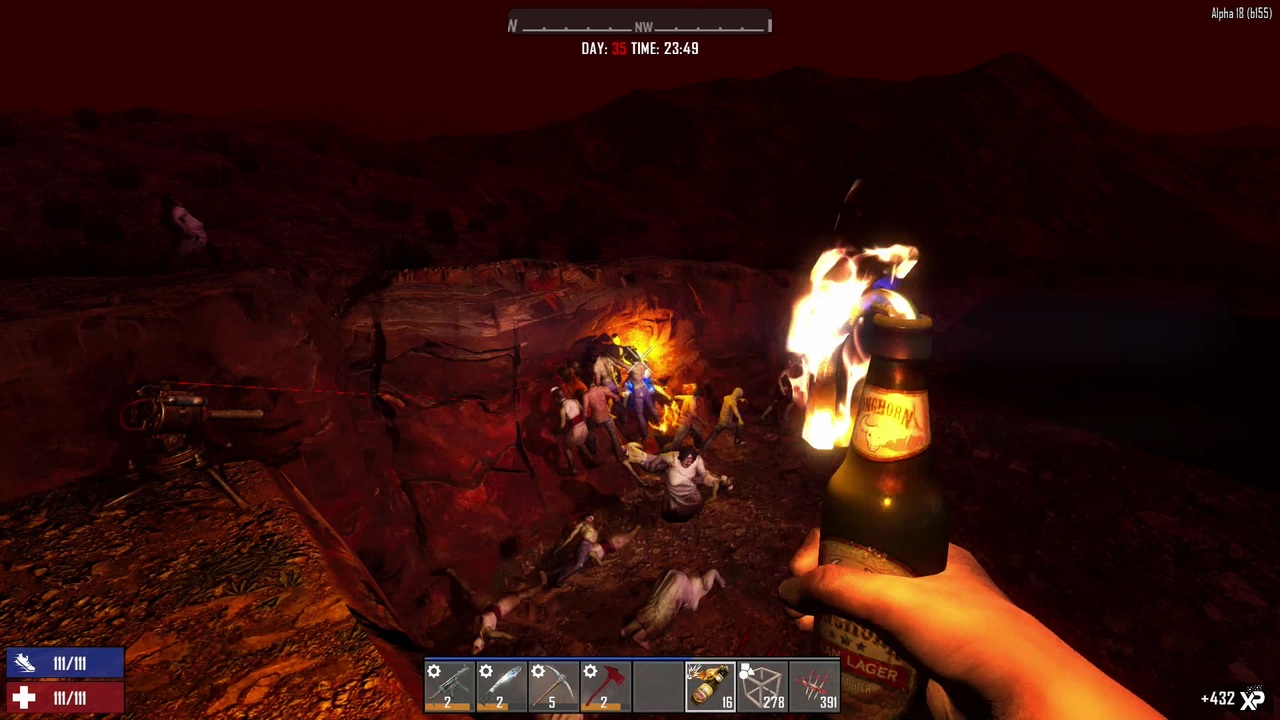The image size is (1280, 720).
Task: Select the submachine gun hotbar slot
Action: pyautogui.click(x=449, y=687)
